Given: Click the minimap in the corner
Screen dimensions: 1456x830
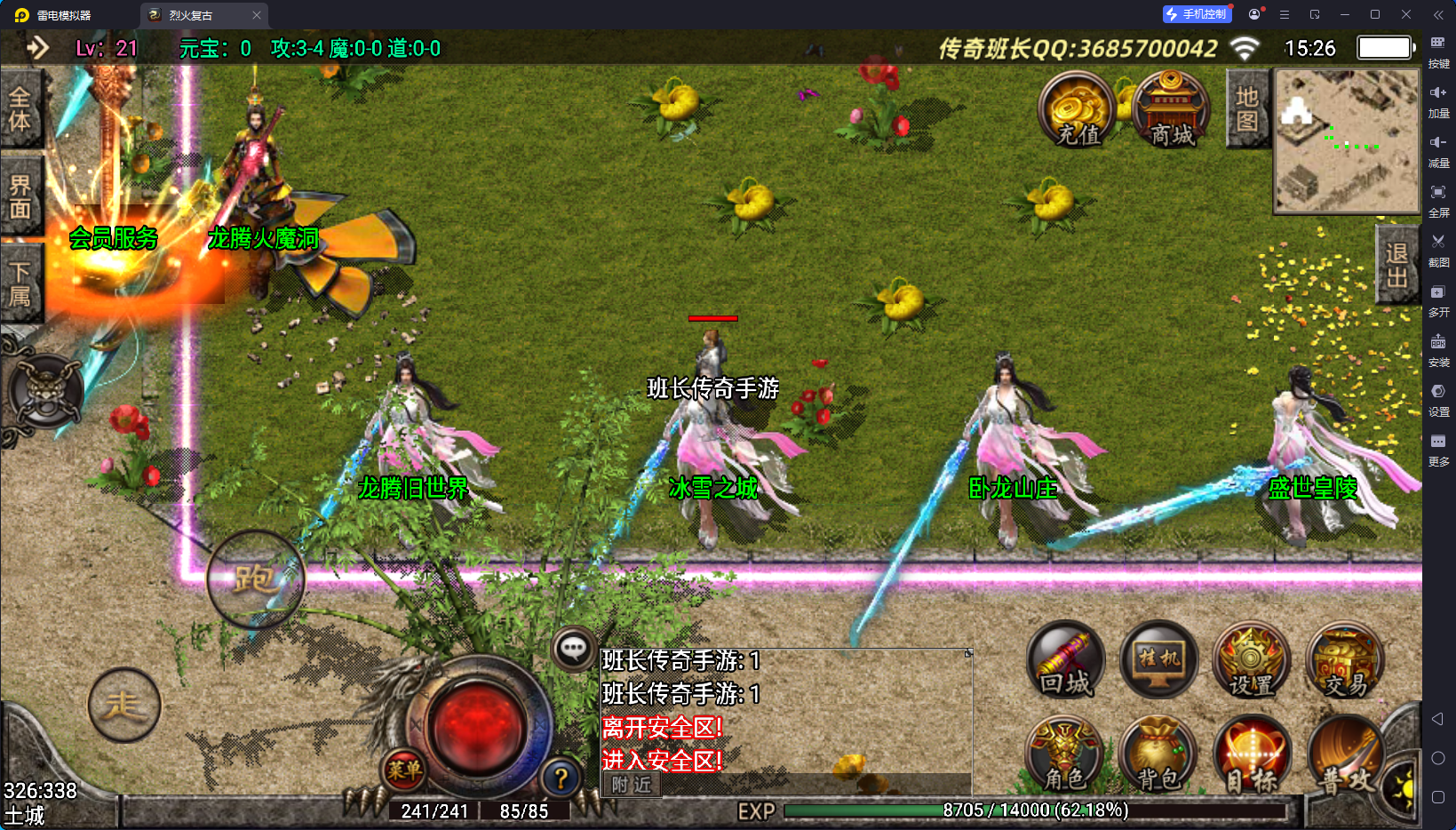Looking at the screenshot, I should pyautogui.click(x=1346, y=140).
